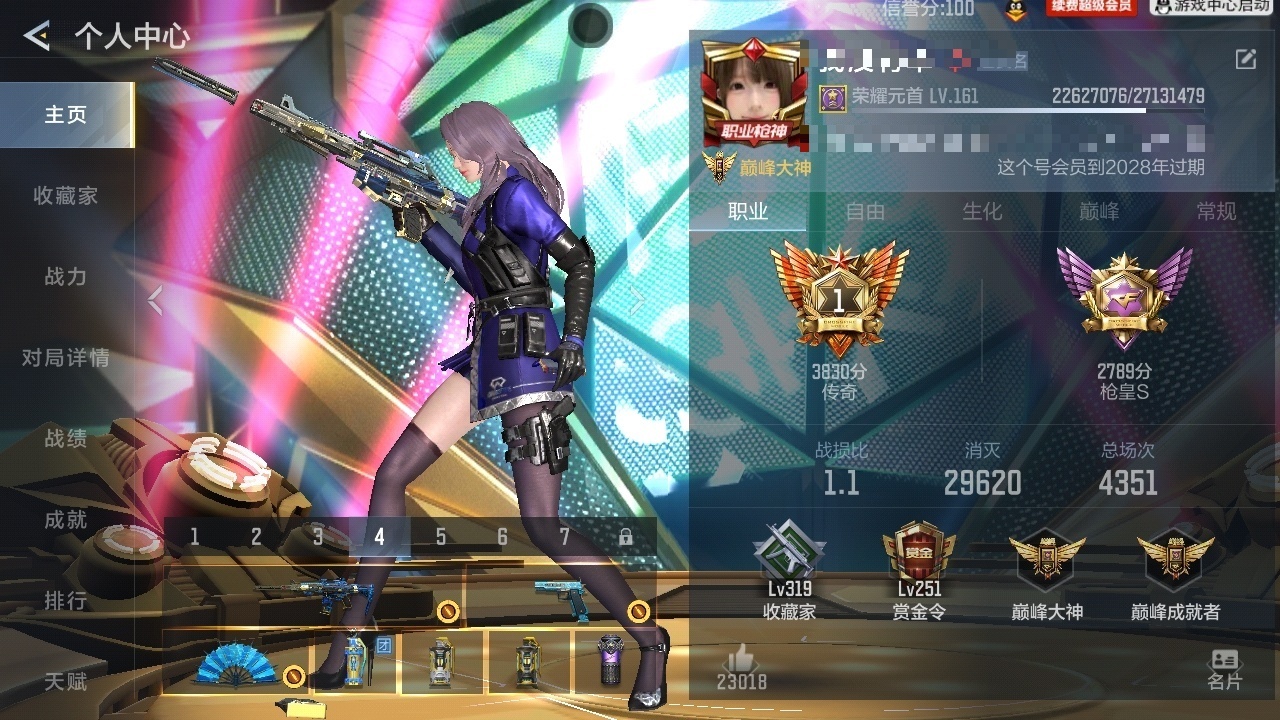Like the profile with thumbs-up icon
Image resolution: width=1280 pixels, height=720 pixels.
point(741,659)
